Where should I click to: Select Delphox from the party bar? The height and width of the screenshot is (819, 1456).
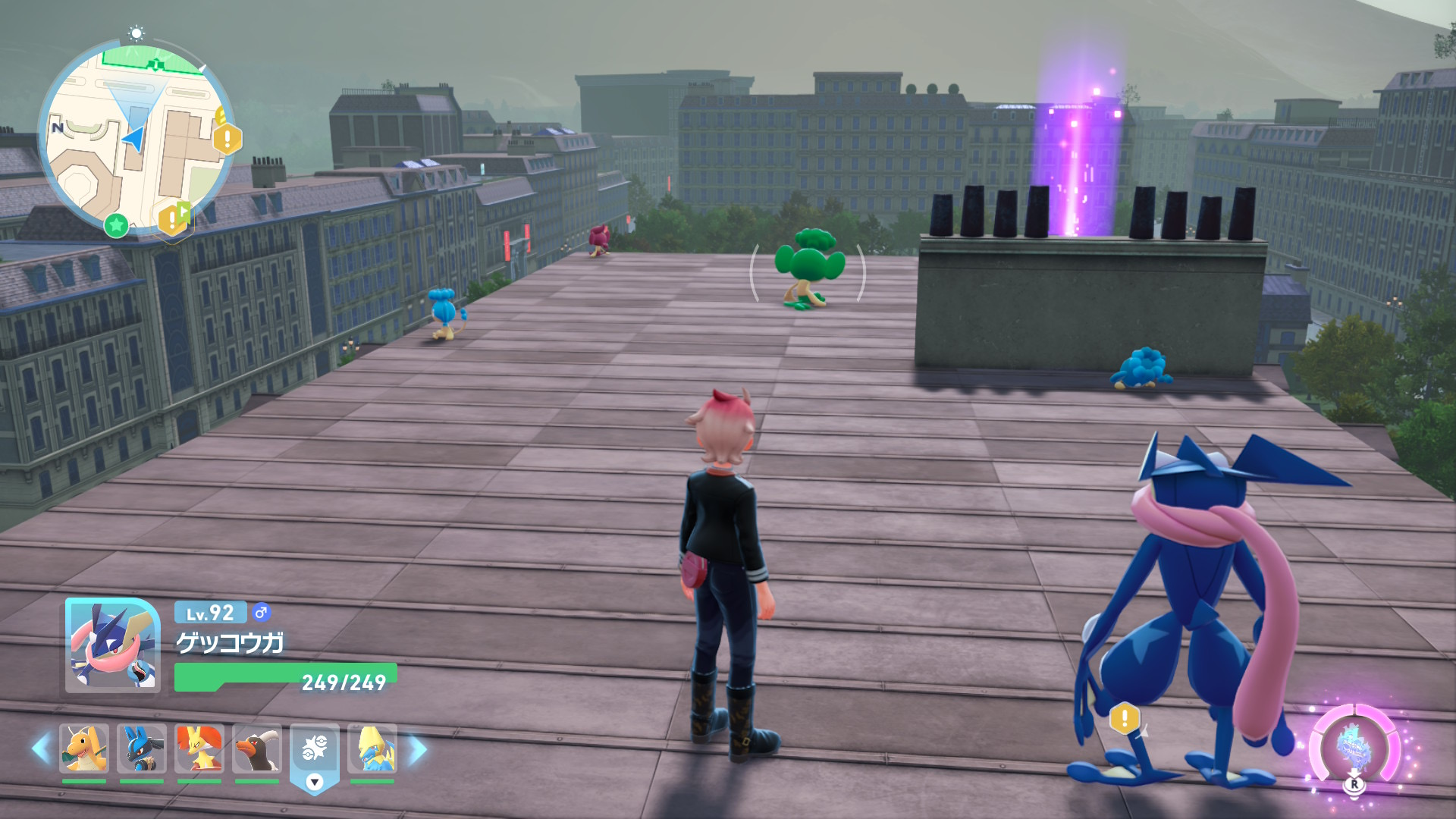click(x=199, y=748)
